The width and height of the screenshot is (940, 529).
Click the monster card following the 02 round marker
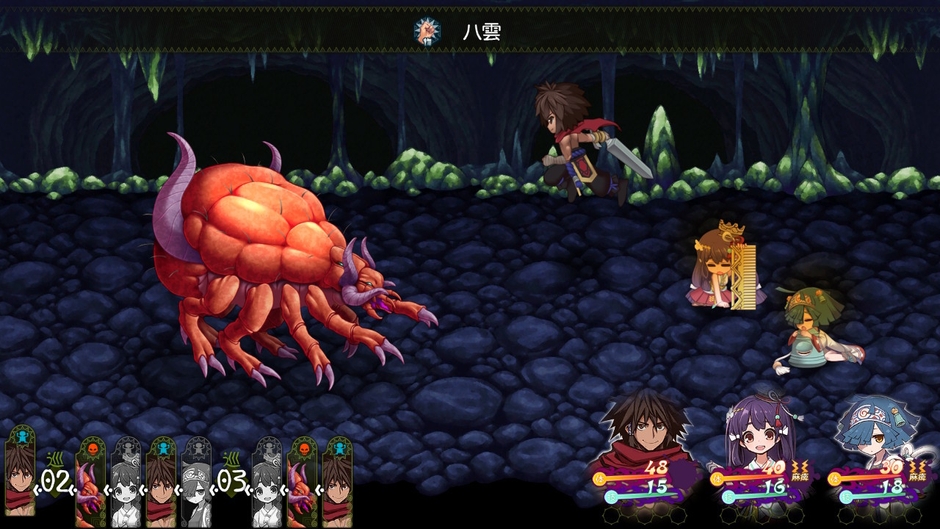[x=91, y=482]
